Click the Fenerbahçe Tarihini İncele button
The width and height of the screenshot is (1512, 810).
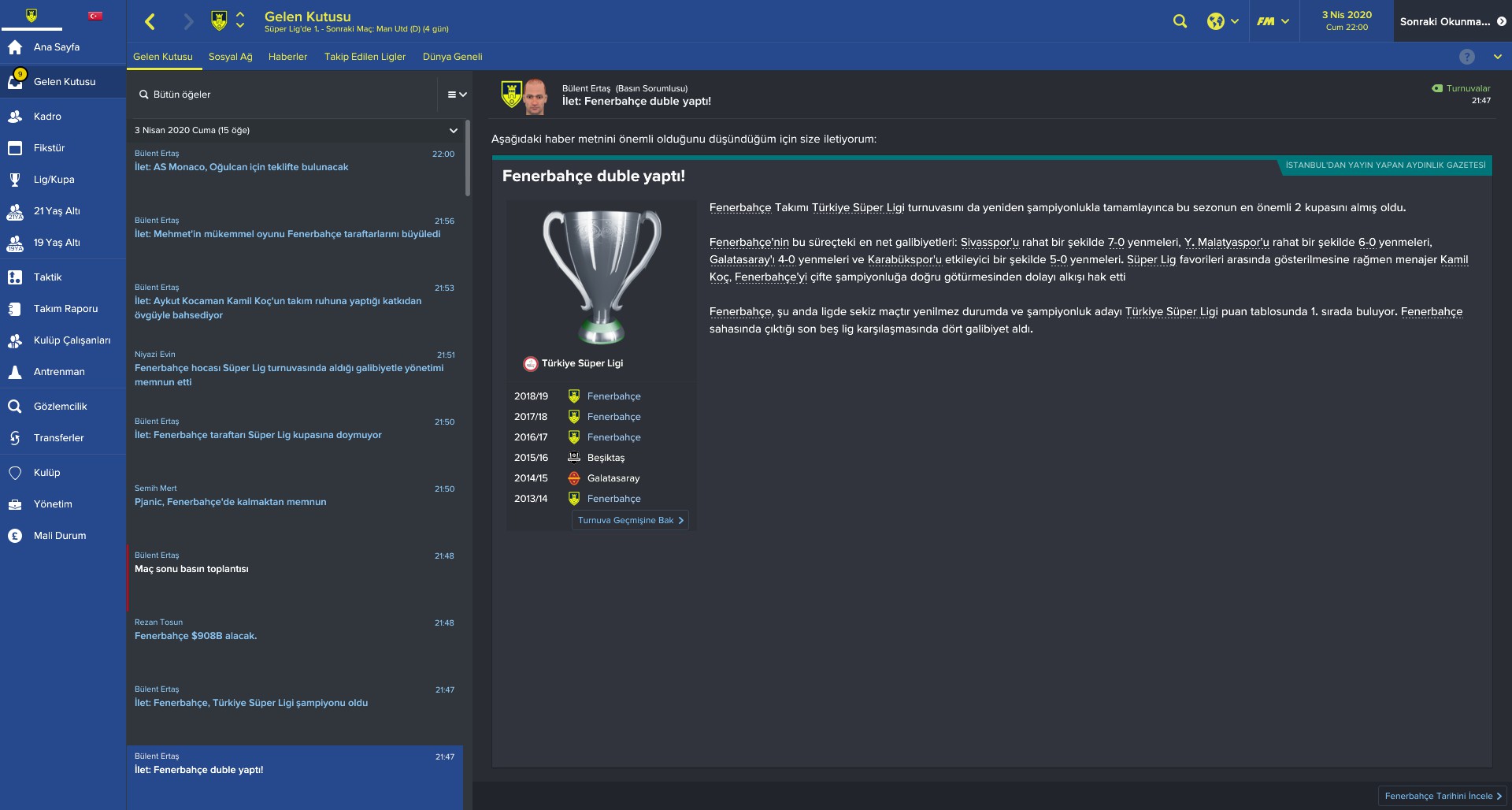click(1441, 797)
